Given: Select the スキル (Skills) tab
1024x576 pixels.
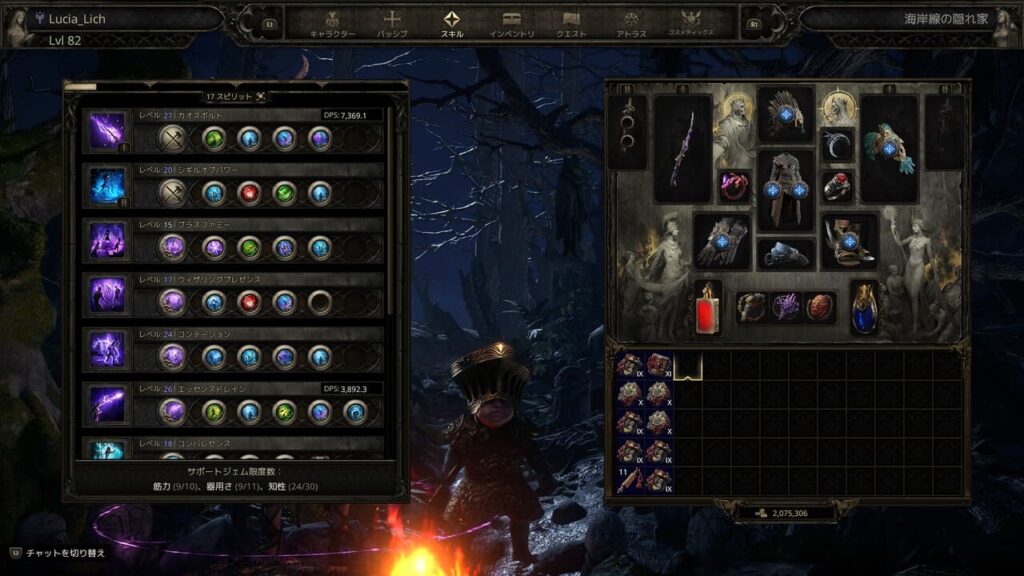Looking at the screenshot, I should pos(452,23).
